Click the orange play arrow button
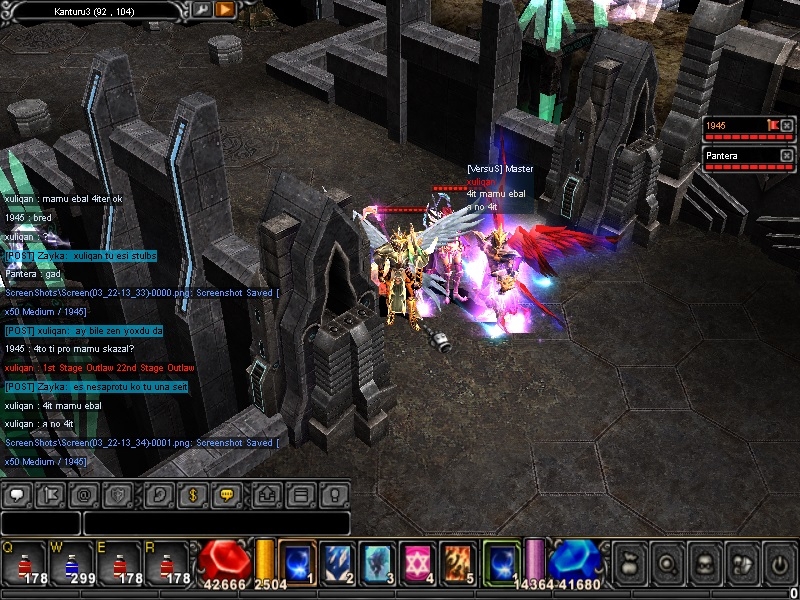Image resolution: width=800 pixels, height=600 pixels. (225, 9)
